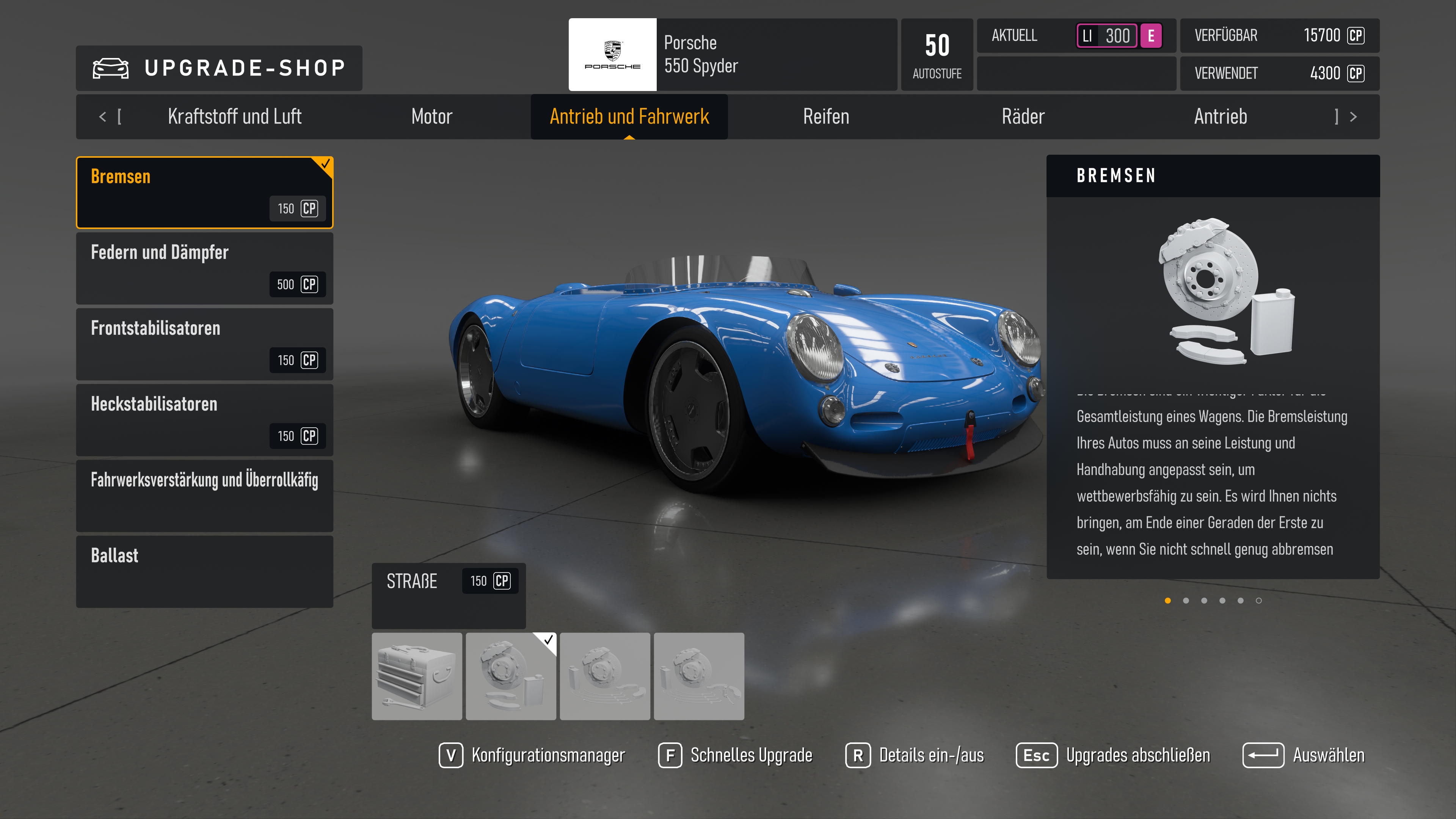Select the Antrieb und Fahrwerk tab
The image size is (1456, 819).
[629, 116]
